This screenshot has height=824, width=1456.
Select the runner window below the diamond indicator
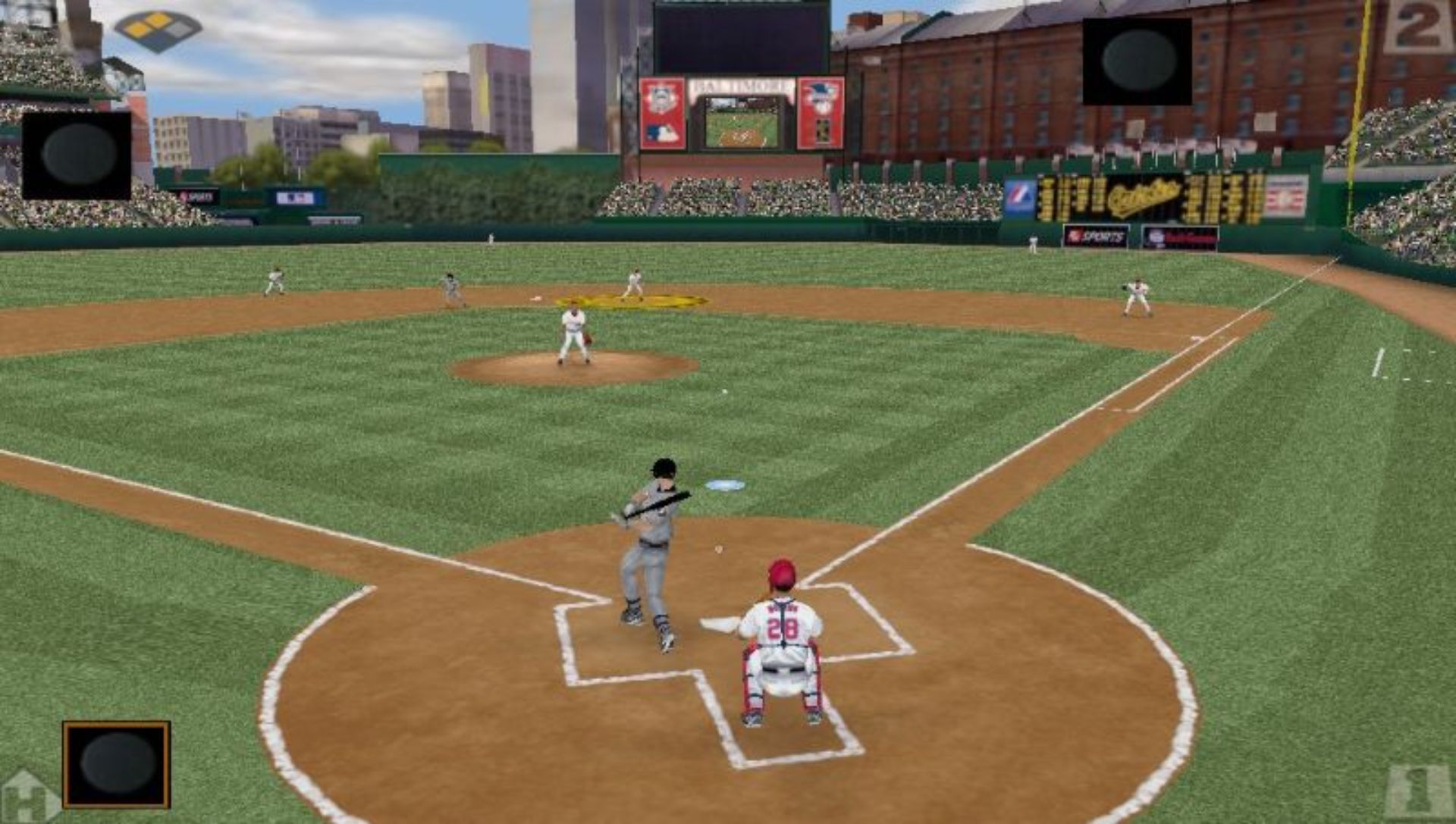[x=77, y=155]
